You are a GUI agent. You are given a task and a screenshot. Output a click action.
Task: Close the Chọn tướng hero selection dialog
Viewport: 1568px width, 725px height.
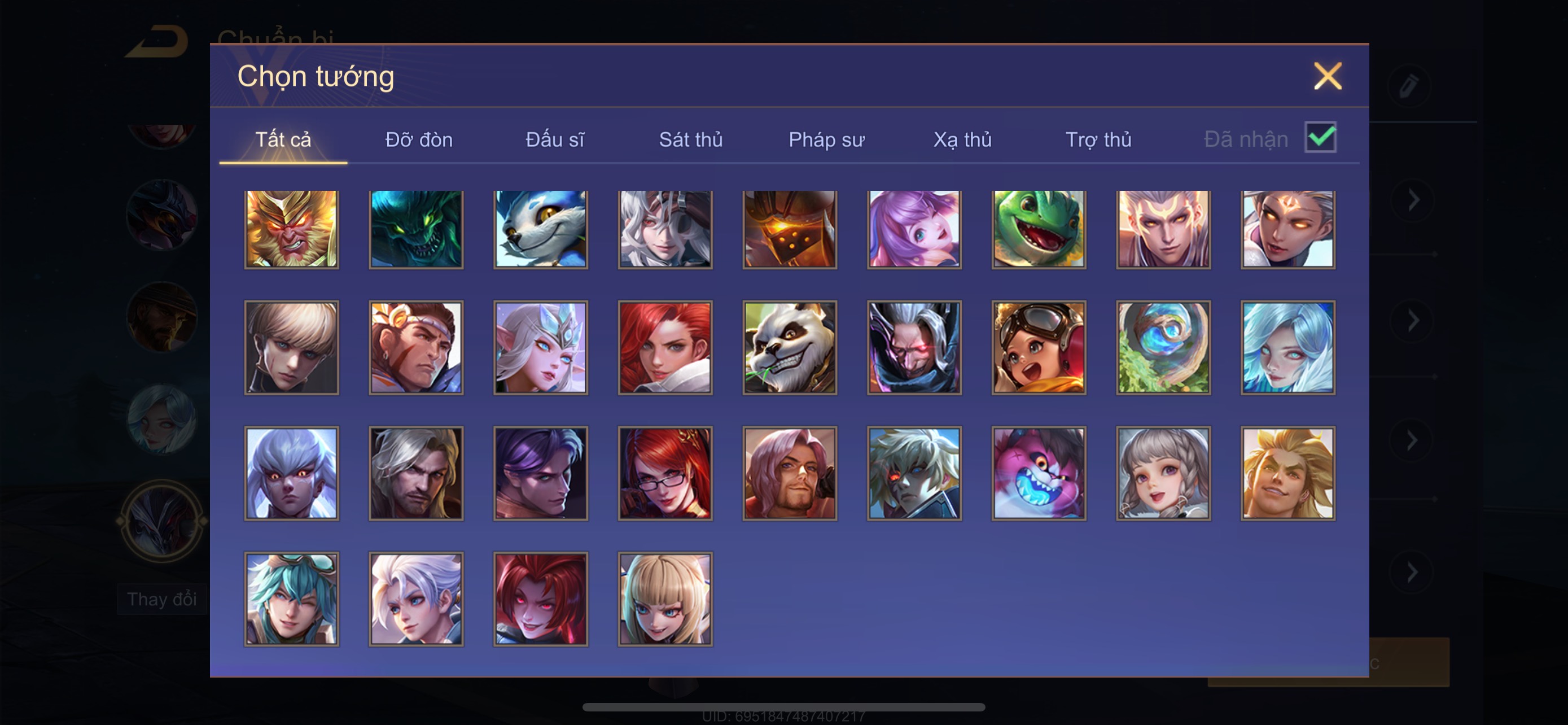[x=1327, y=77]
